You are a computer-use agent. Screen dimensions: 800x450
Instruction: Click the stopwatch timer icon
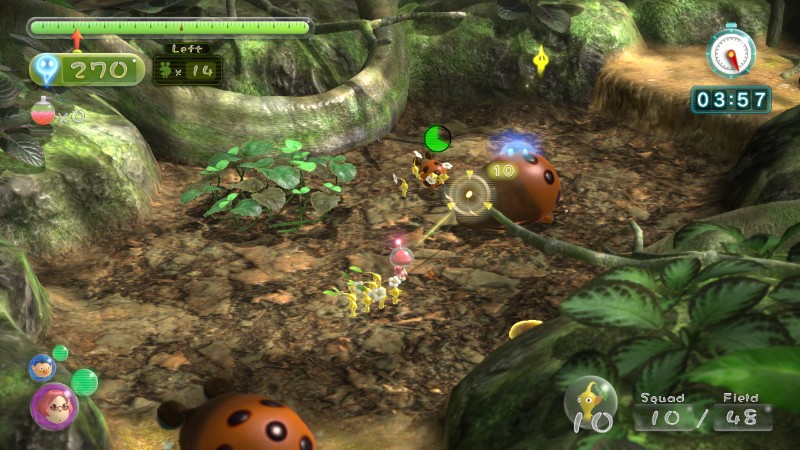click(x=730, y=50)
